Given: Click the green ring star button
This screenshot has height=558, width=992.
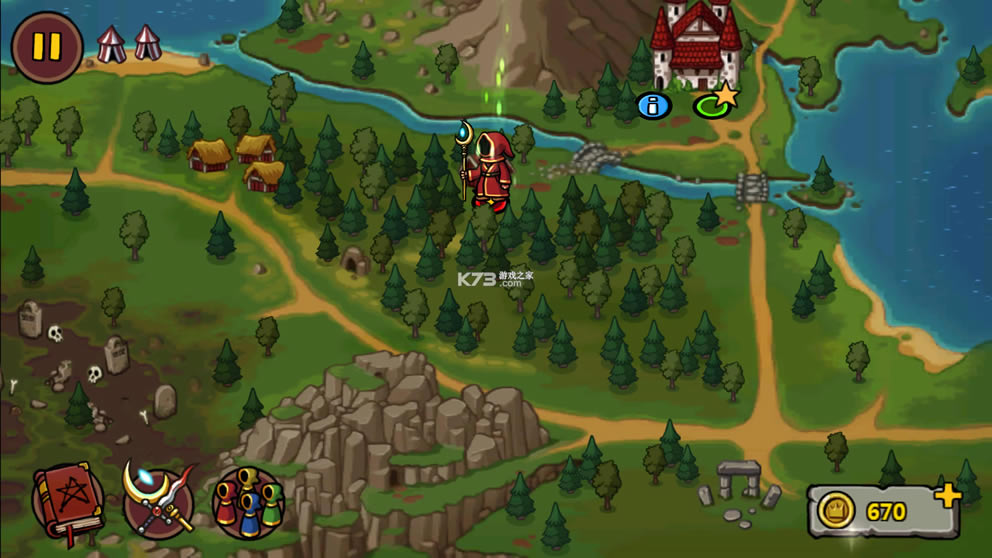Looking at the screenshot, I should 714,102.
